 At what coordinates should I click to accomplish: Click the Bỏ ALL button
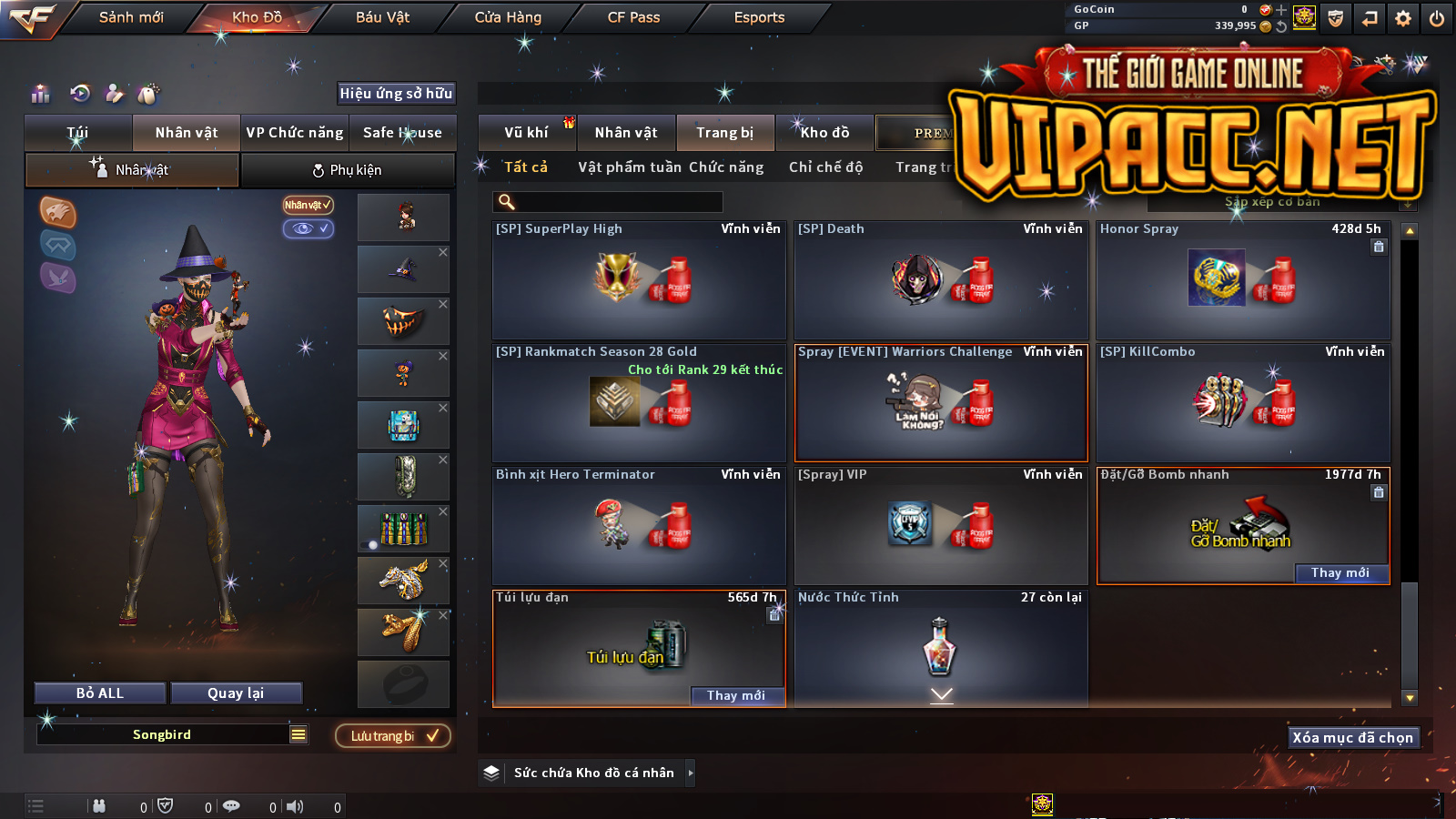(100, 693)
